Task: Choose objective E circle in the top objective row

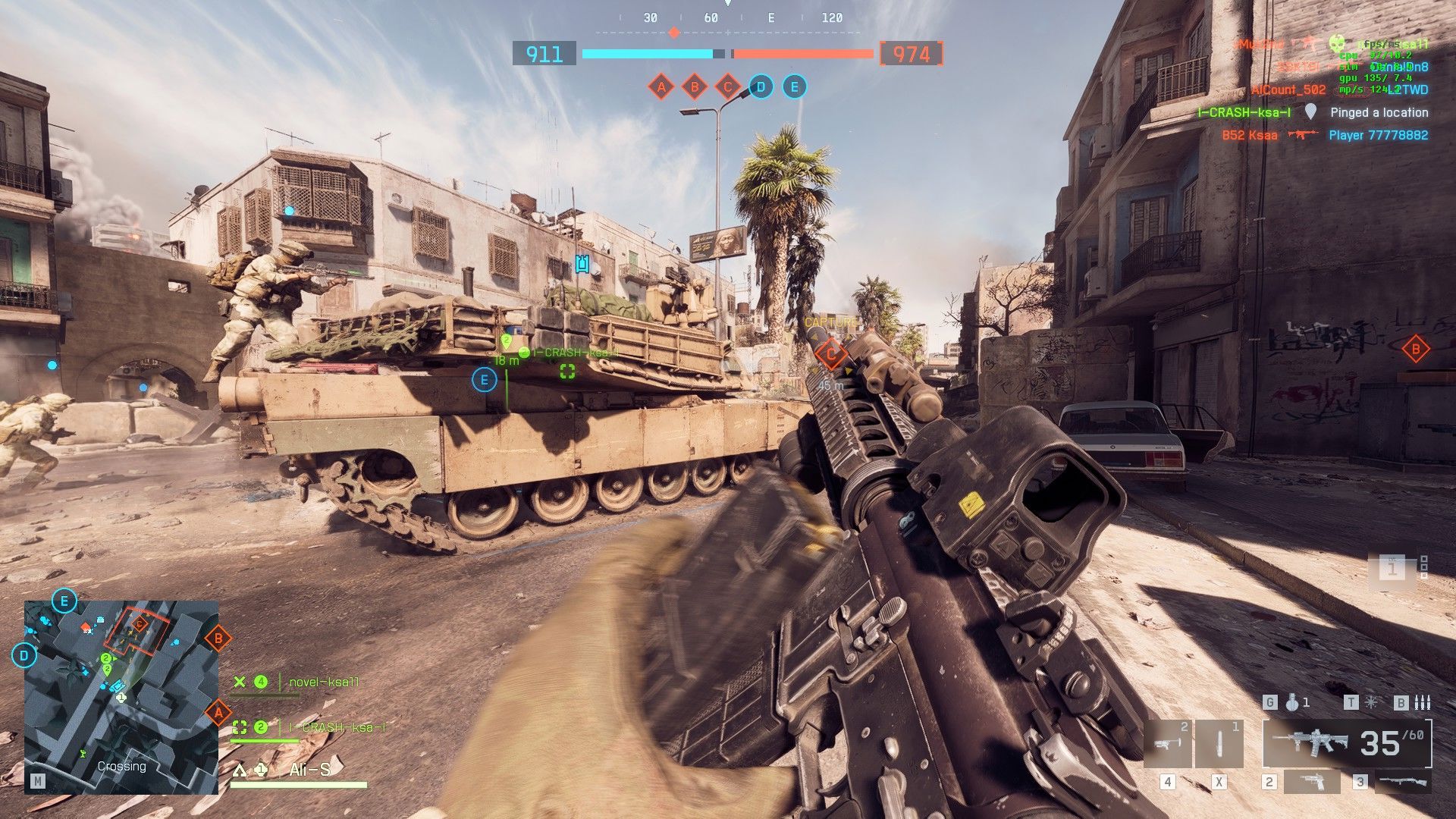Action: coord(794,87)
